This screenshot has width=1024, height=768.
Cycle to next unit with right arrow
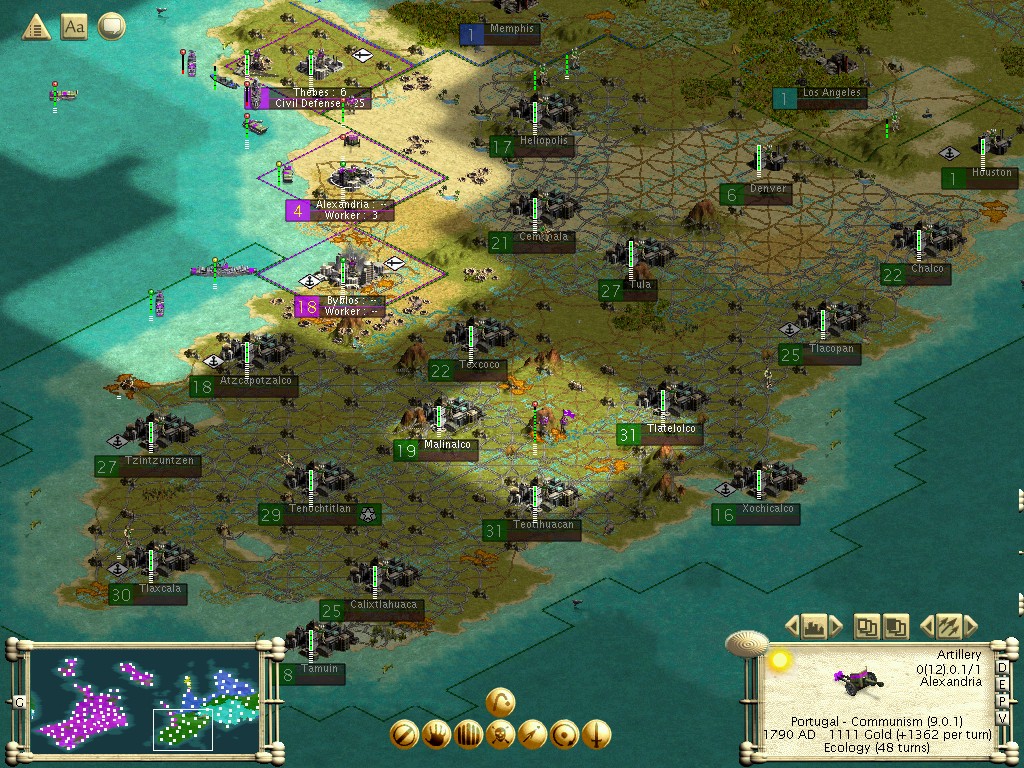[970, 627]
